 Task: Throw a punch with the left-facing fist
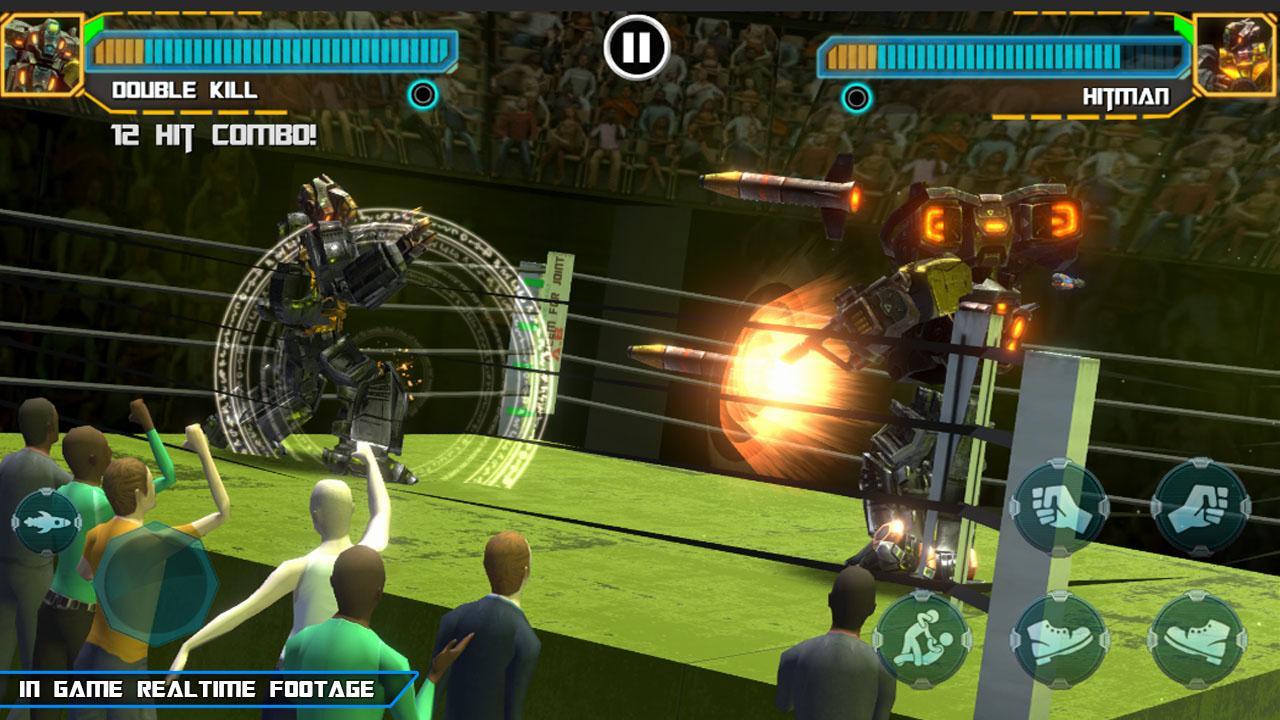(x=1058, y=507)
